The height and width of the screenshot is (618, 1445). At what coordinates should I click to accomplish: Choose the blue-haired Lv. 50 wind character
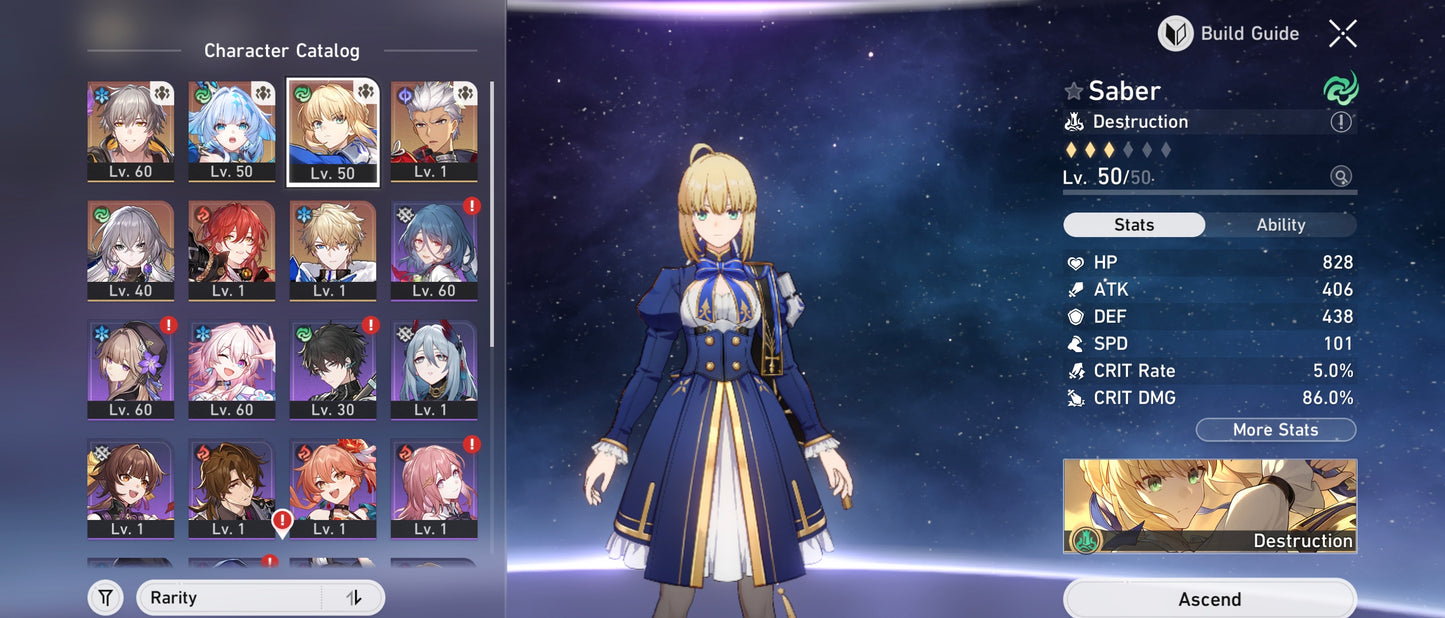coord(232,131)
